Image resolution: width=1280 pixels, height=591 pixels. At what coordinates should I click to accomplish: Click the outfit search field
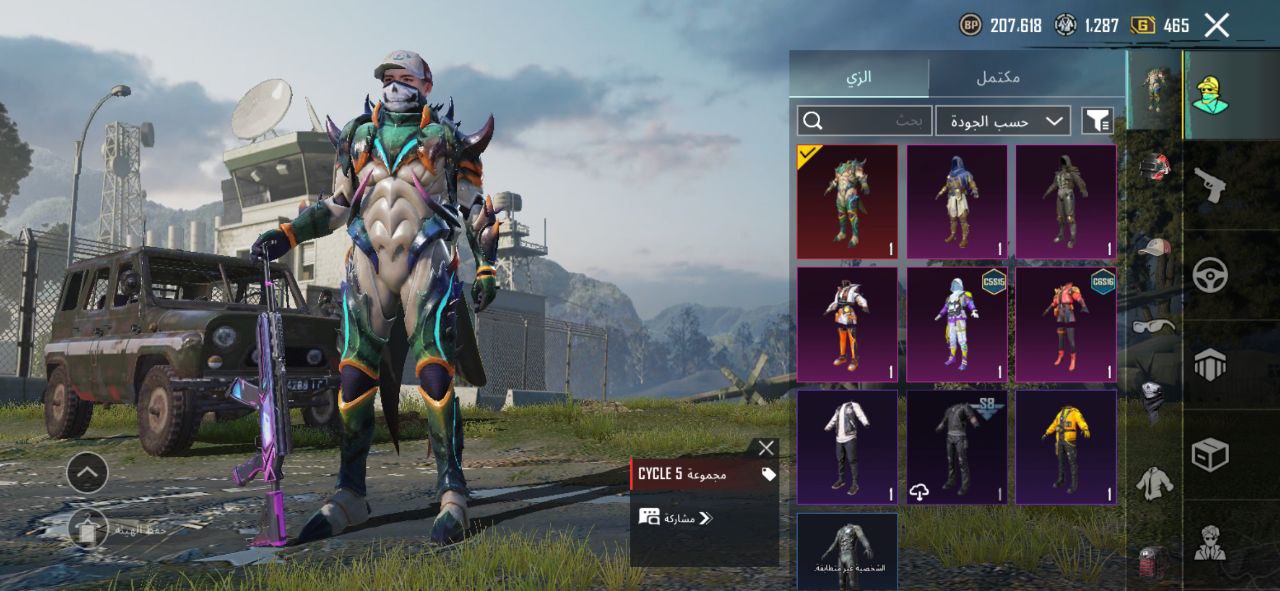click(x=865, y=121)
